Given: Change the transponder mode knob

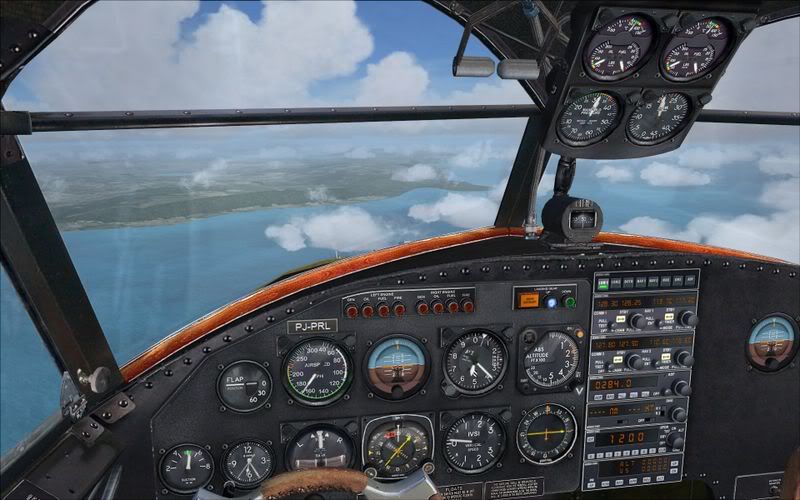Looking at the screenshot, I should click(x=675, y=440).
